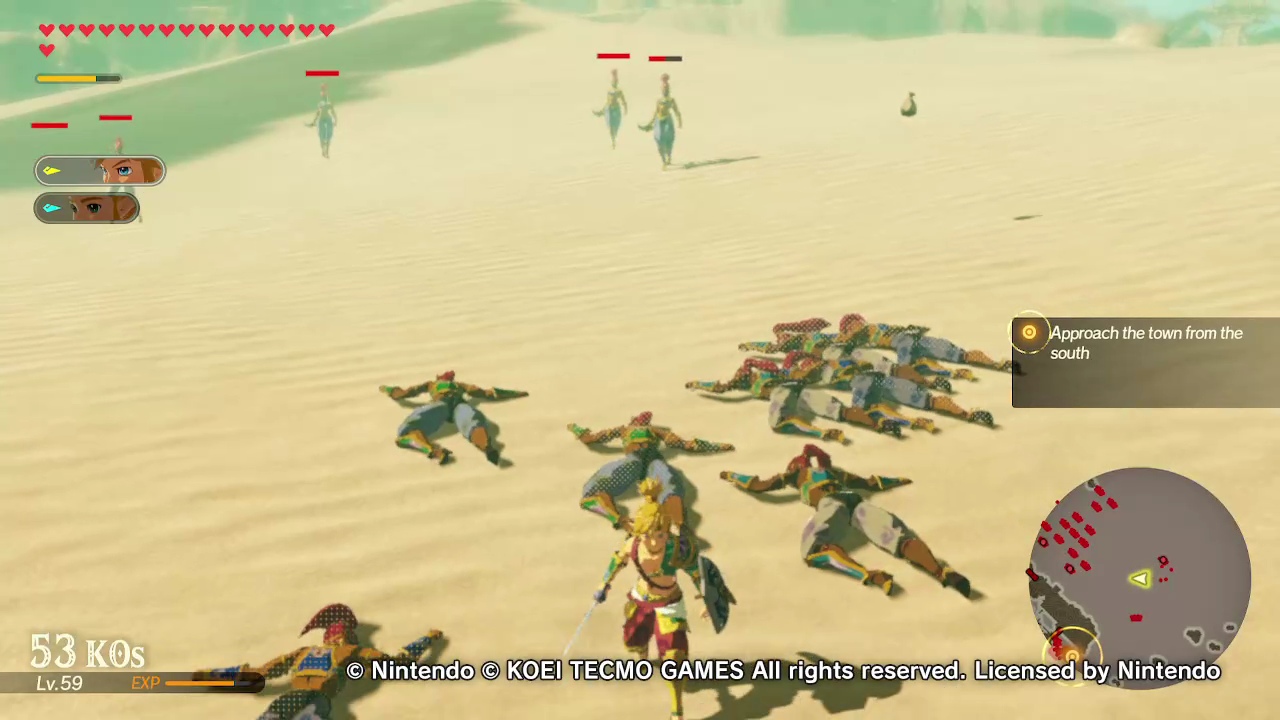Click the player direction arrow on the minimap

coord(1140,580)
